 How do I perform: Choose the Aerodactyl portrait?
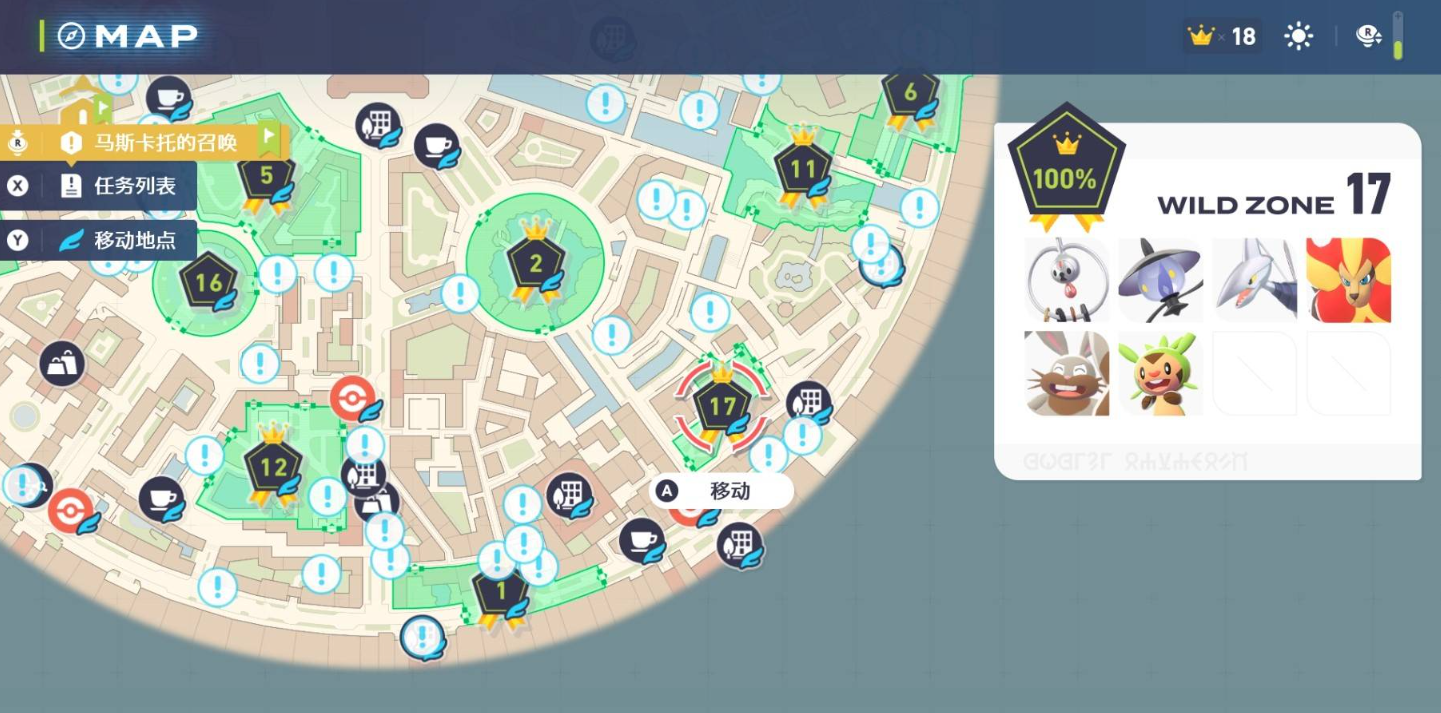point(1254,280)
